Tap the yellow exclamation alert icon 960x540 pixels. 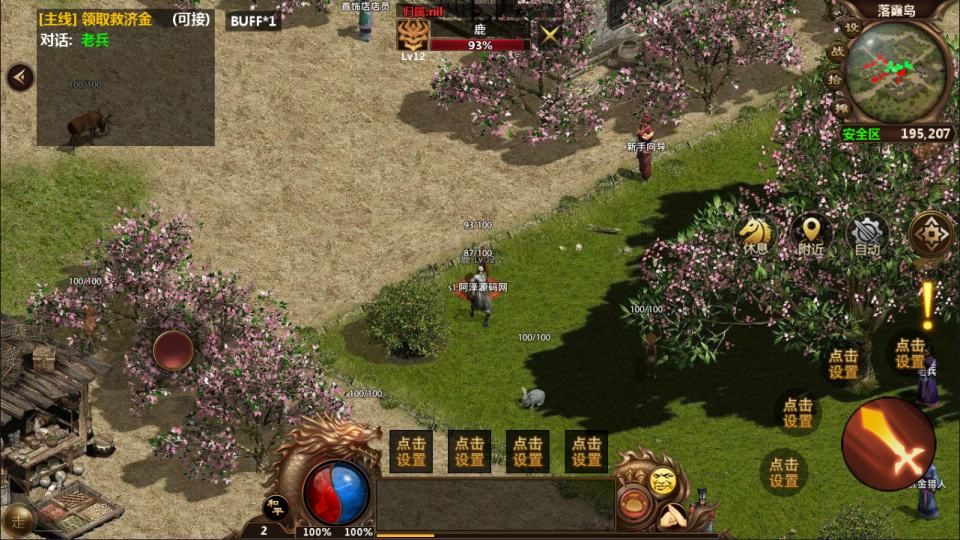(x=927, y=305)
